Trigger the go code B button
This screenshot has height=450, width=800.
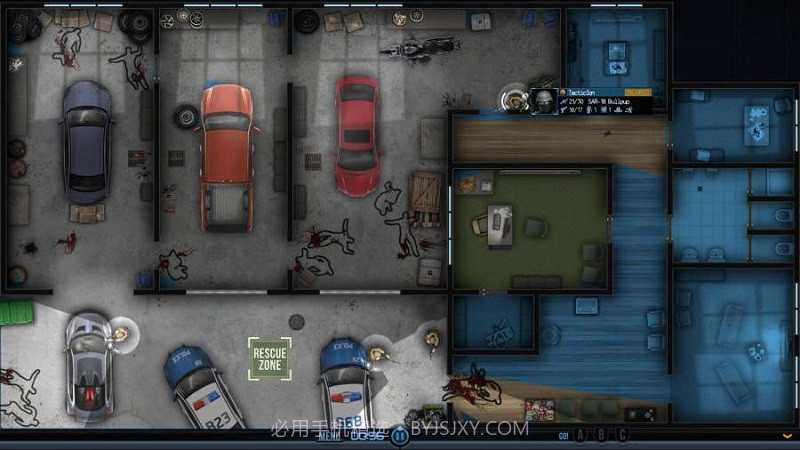[601, 434]
